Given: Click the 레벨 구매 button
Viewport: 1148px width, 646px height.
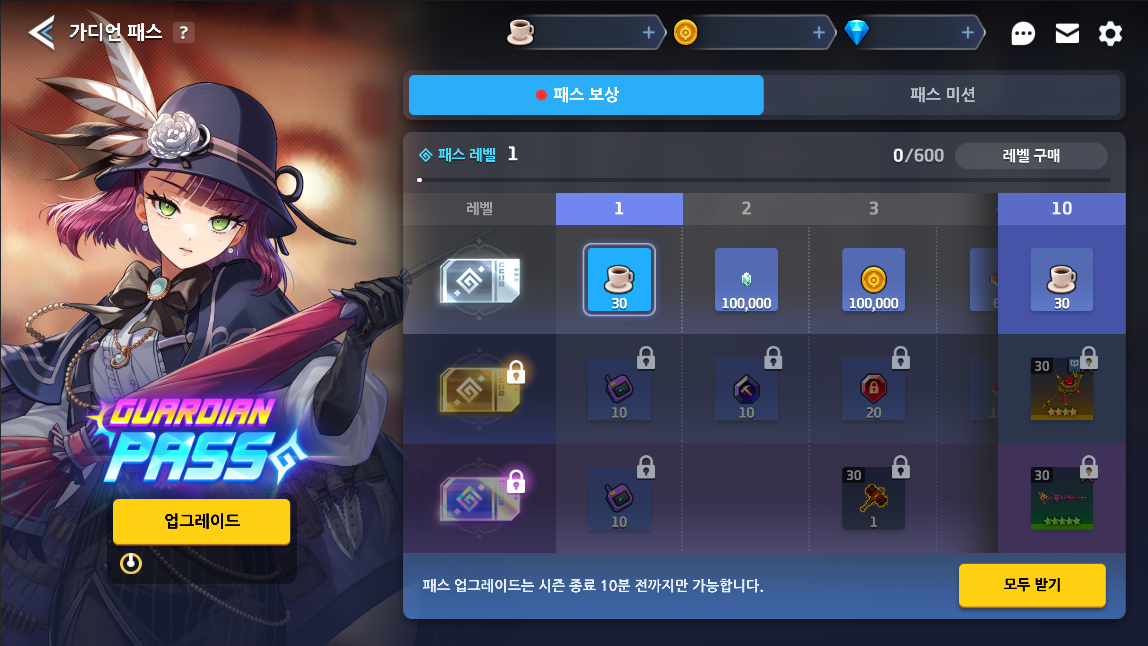Looking at the screenshot, I should 1031,156.
